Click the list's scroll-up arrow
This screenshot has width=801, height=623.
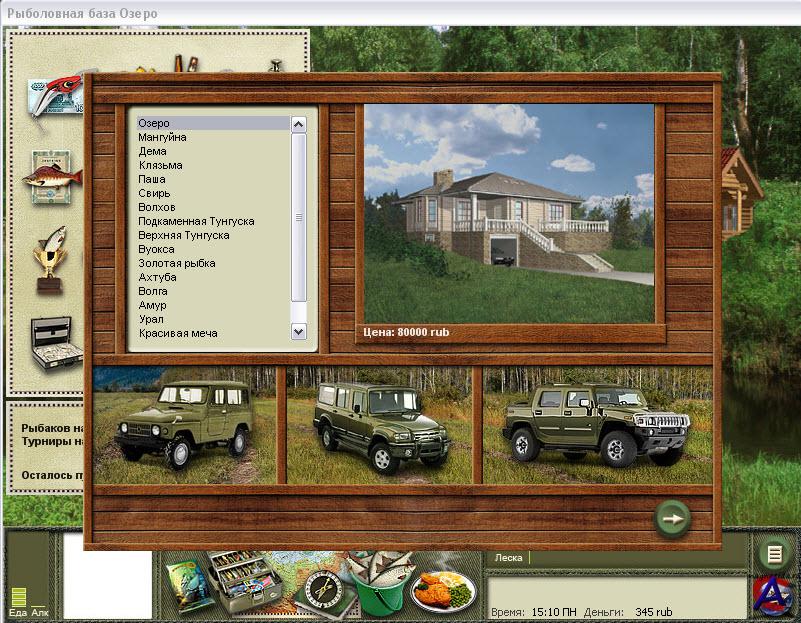(298, 124)
